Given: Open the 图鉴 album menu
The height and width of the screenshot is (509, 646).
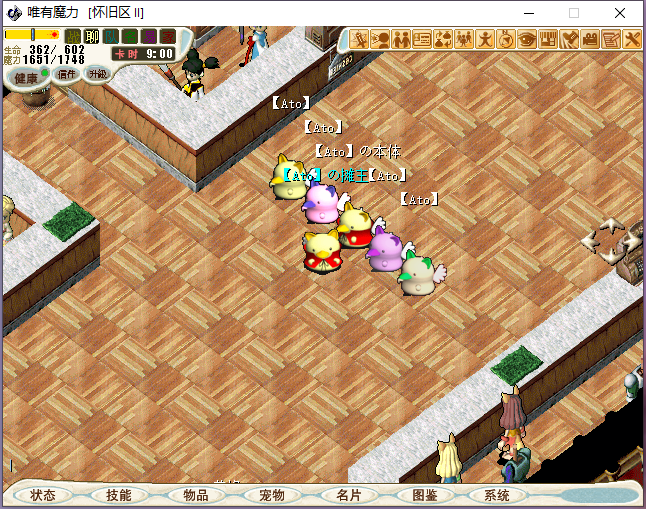Looking at the screenshot, I should (x=425, y=495).
